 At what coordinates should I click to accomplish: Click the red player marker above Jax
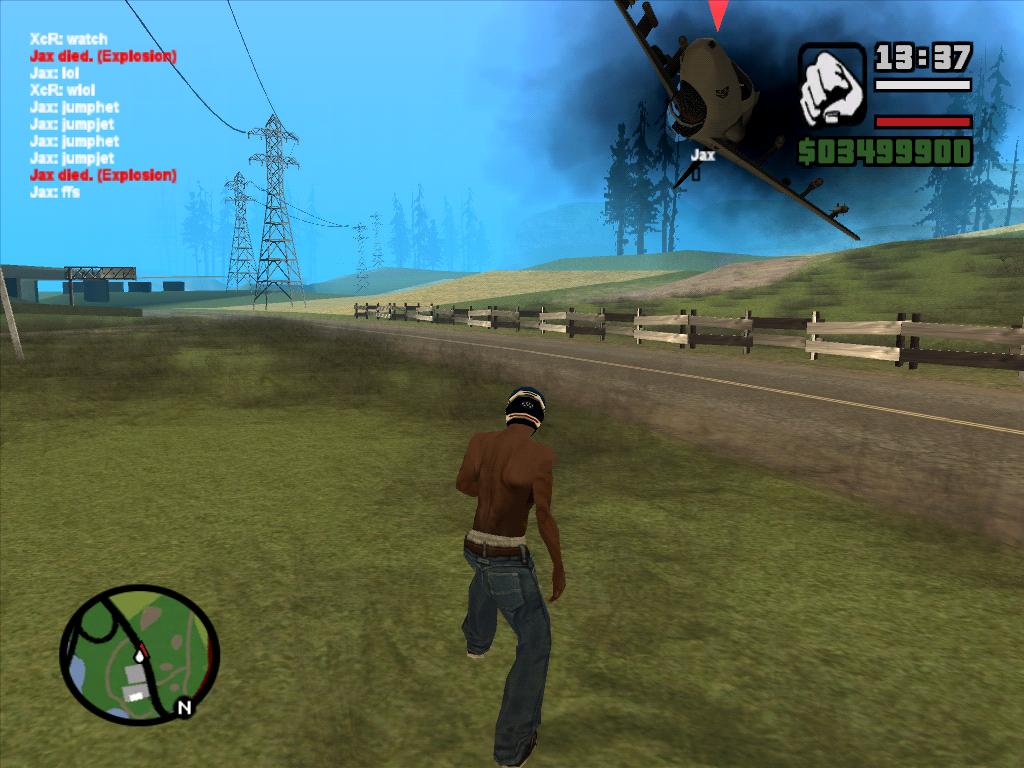point(718,15)
